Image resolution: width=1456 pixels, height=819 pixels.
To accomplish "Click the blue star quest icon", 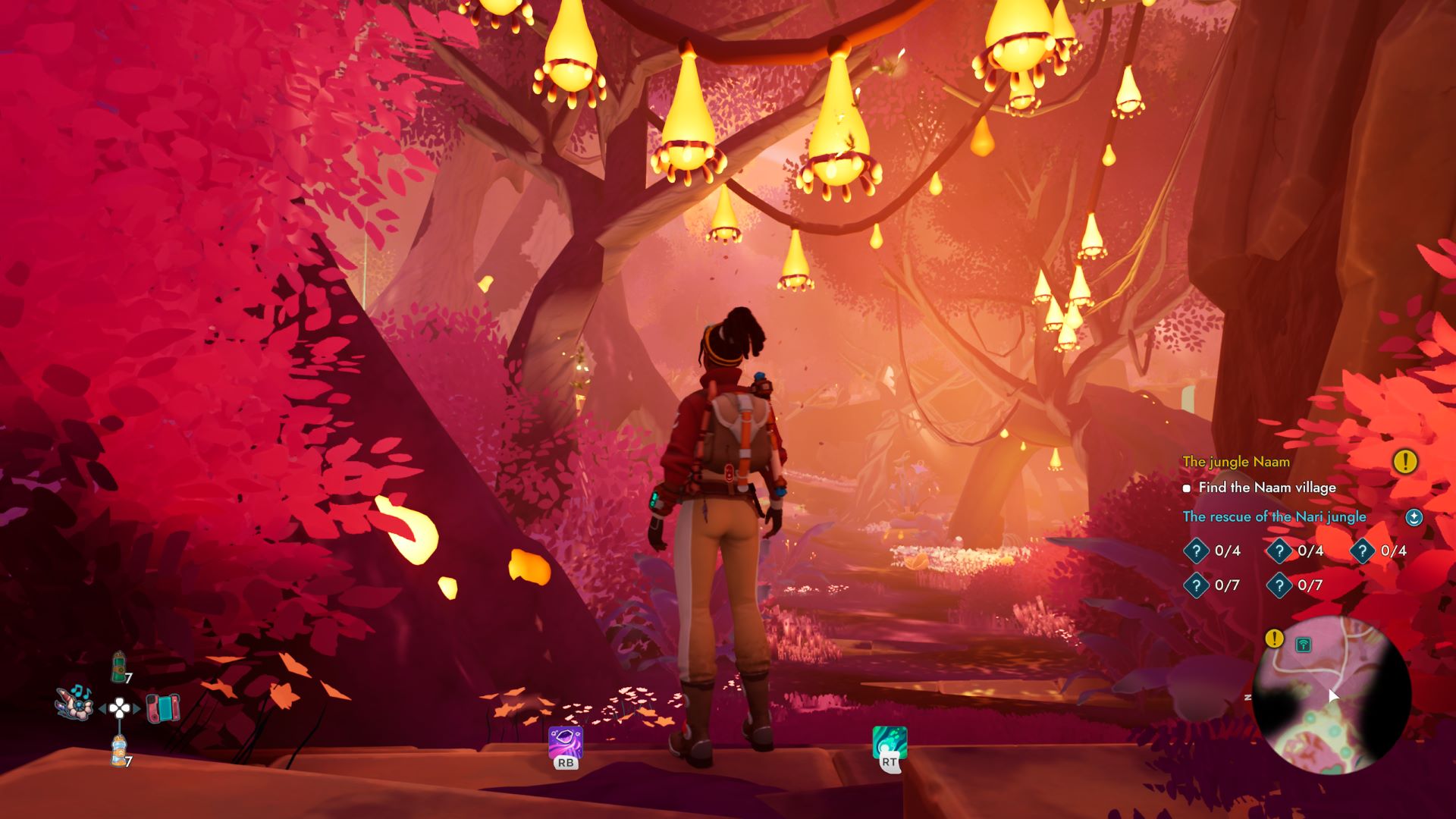I will pos(1414,517).
